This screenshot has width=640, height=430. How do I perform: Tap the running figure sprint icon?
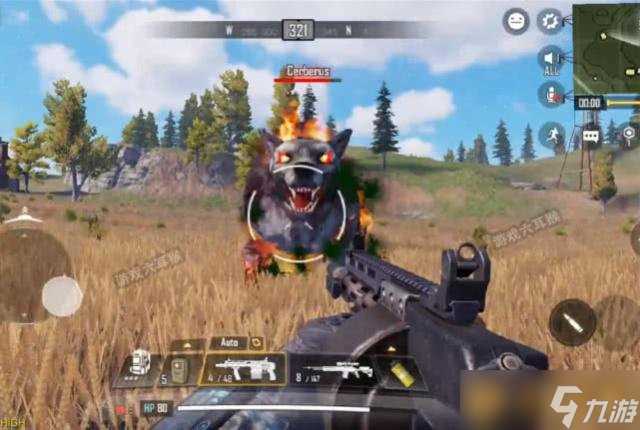[551, 135]
